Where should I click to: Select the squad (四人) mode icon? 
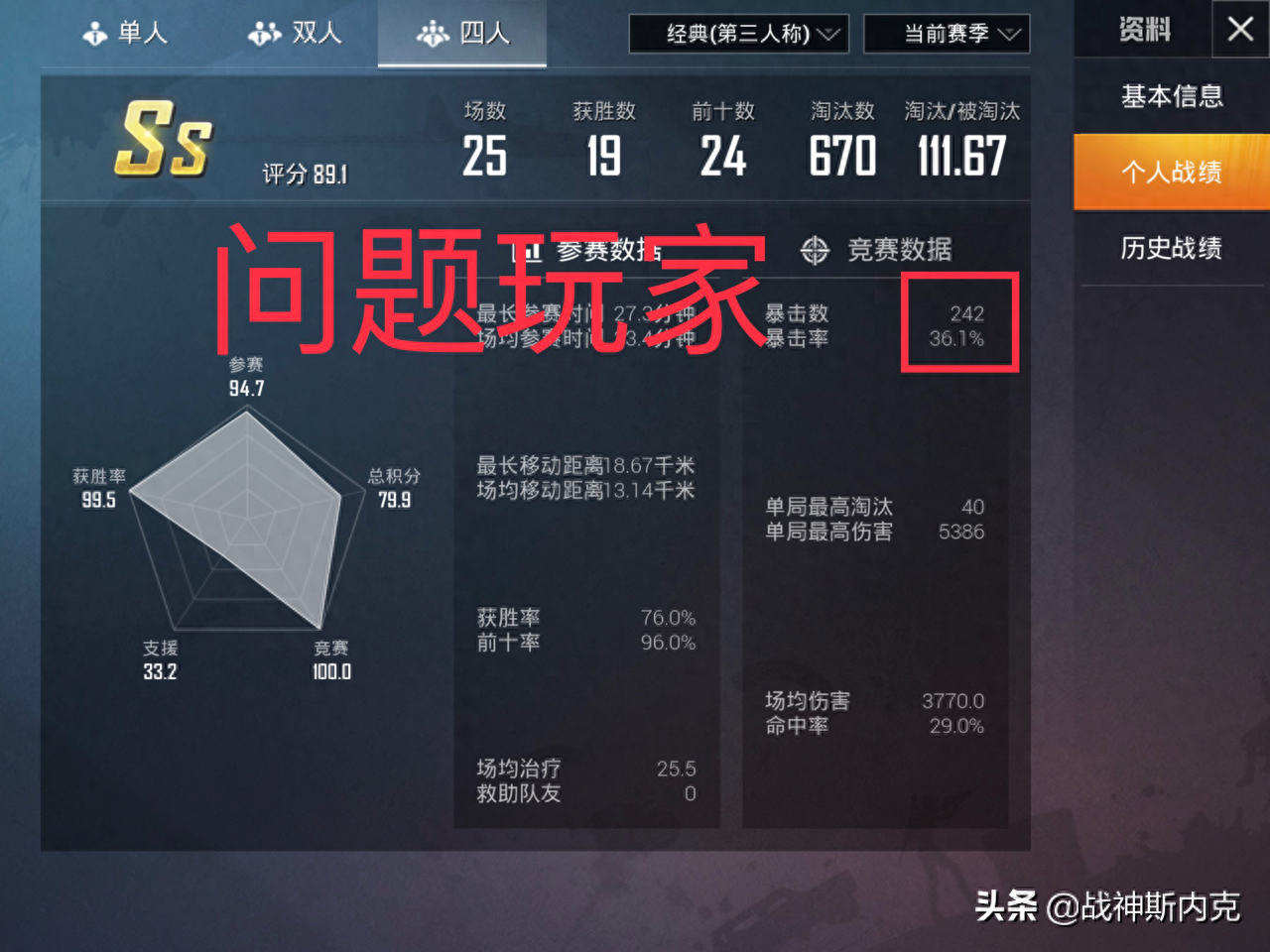[x=434, y=33]
